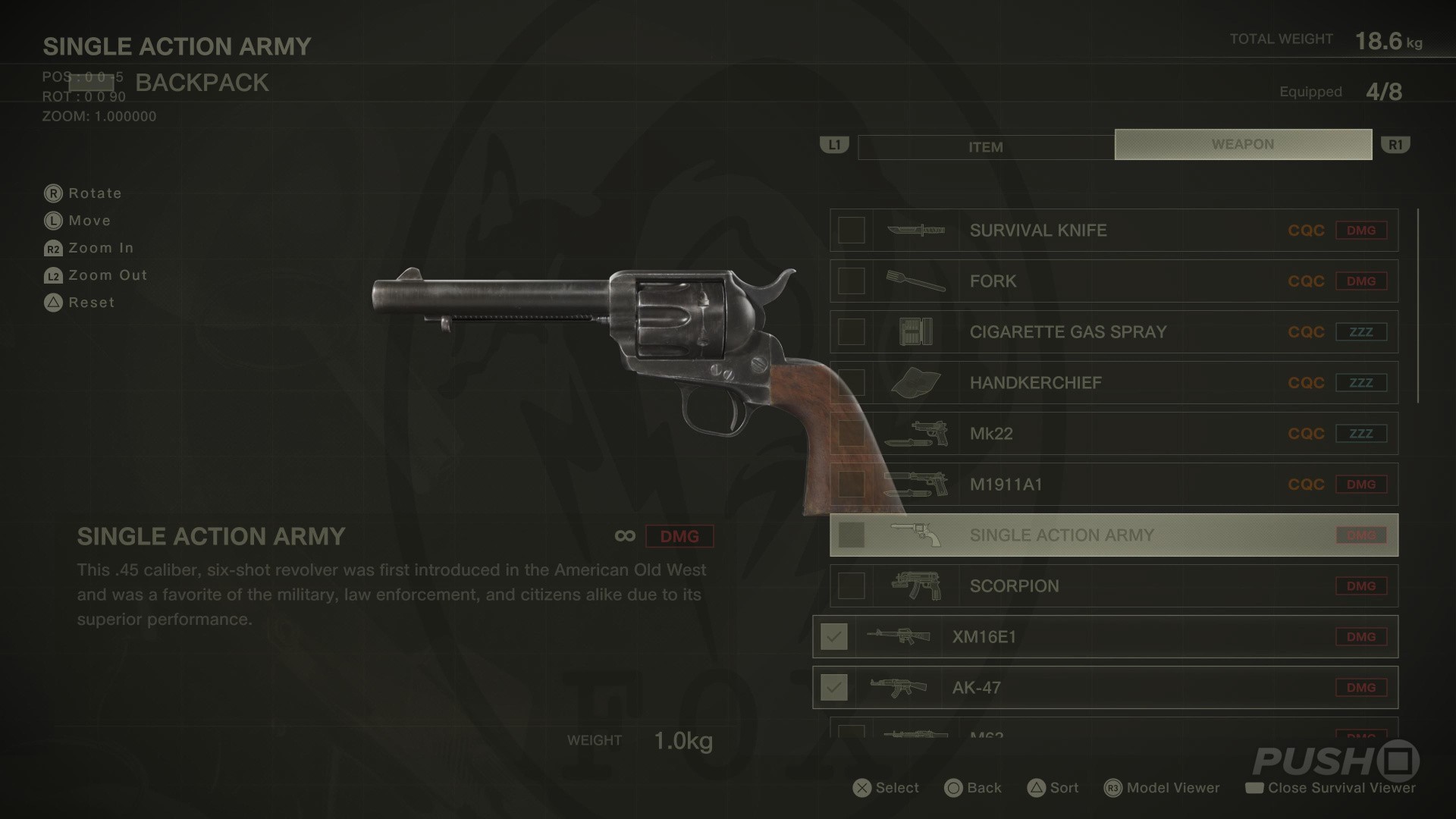Highlight the Handkerchief row
Image resolution: width=1456 pixels, height=819 pixels.
(x=1113, y=383)
